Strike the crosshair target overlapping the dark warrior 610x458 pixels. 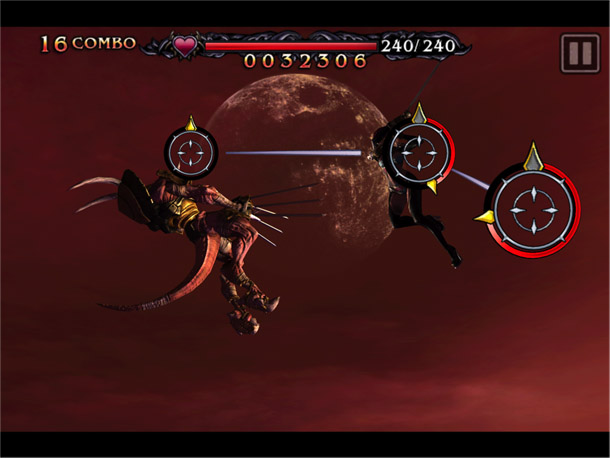click(414, 152)
